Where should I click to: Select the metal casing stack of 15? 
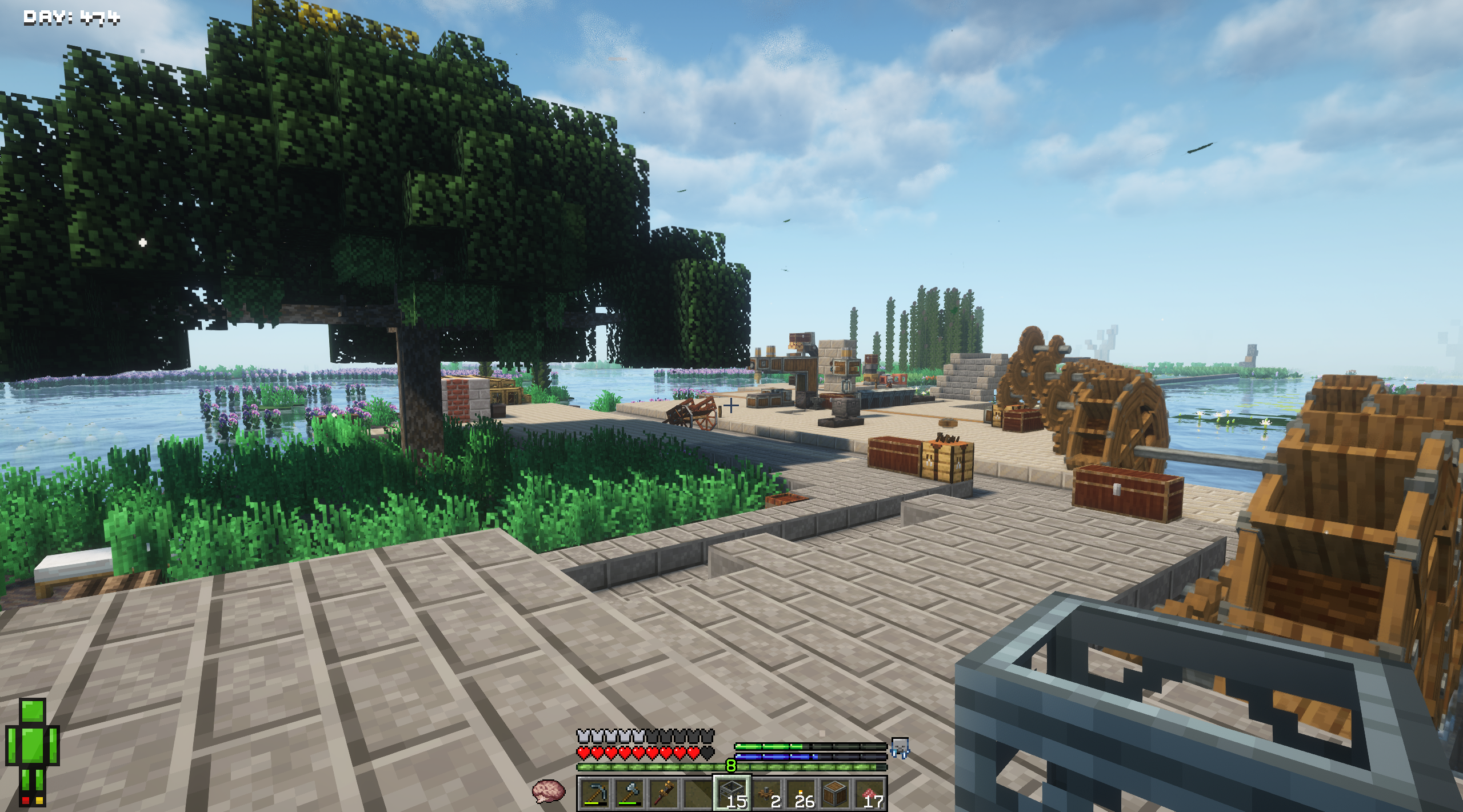point(731,793)
